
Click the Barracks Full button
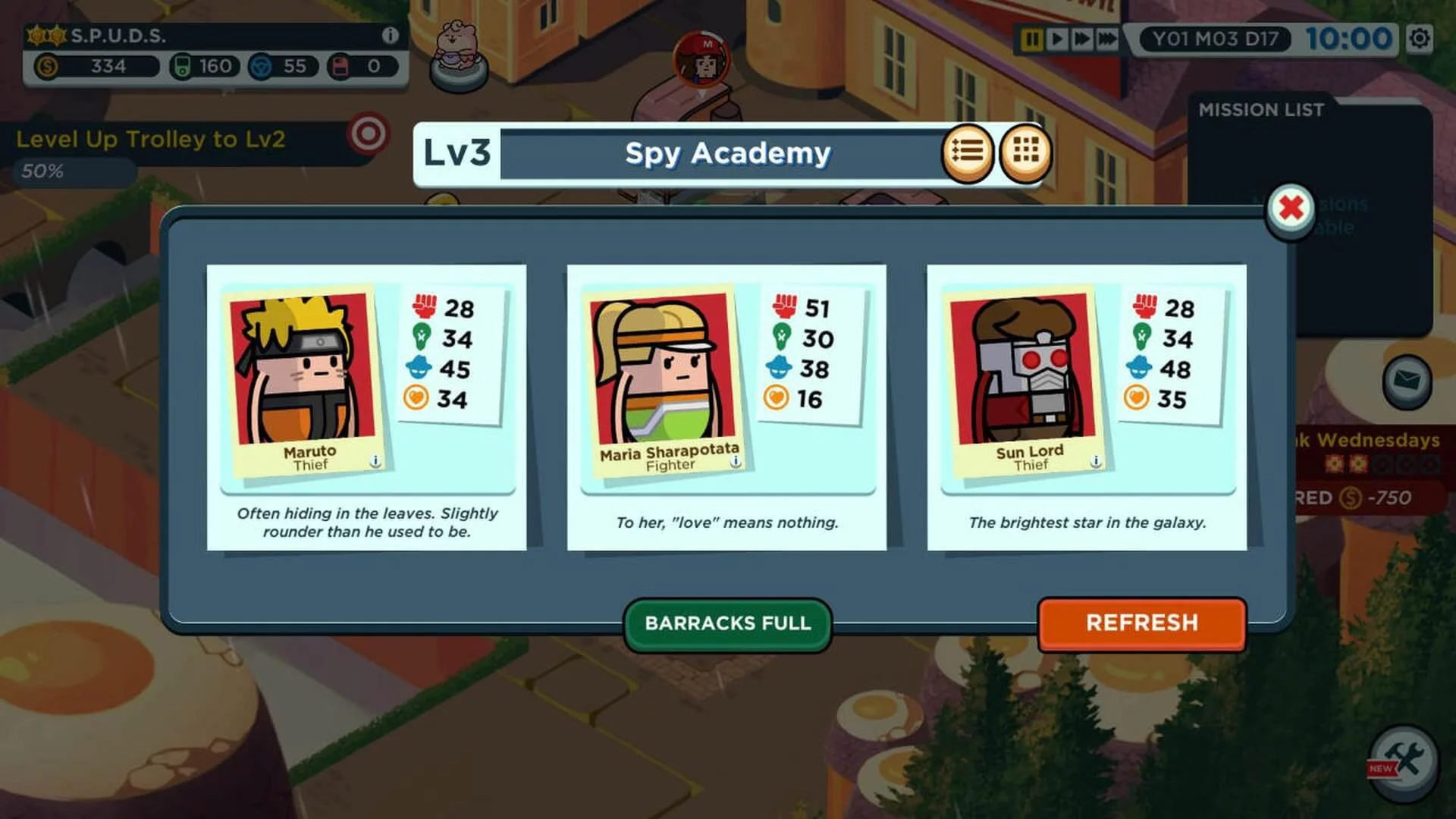(x=727, y=624)
